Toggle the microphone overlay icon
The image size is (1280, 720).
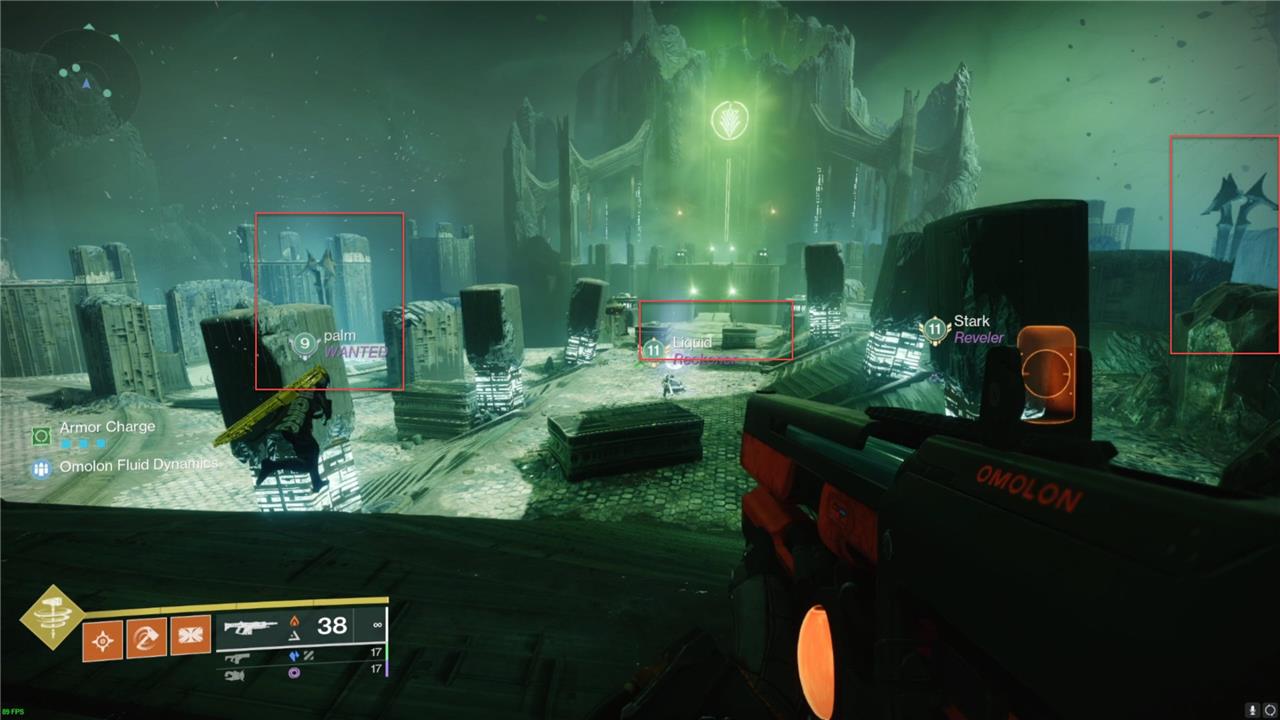[1251, 709]
